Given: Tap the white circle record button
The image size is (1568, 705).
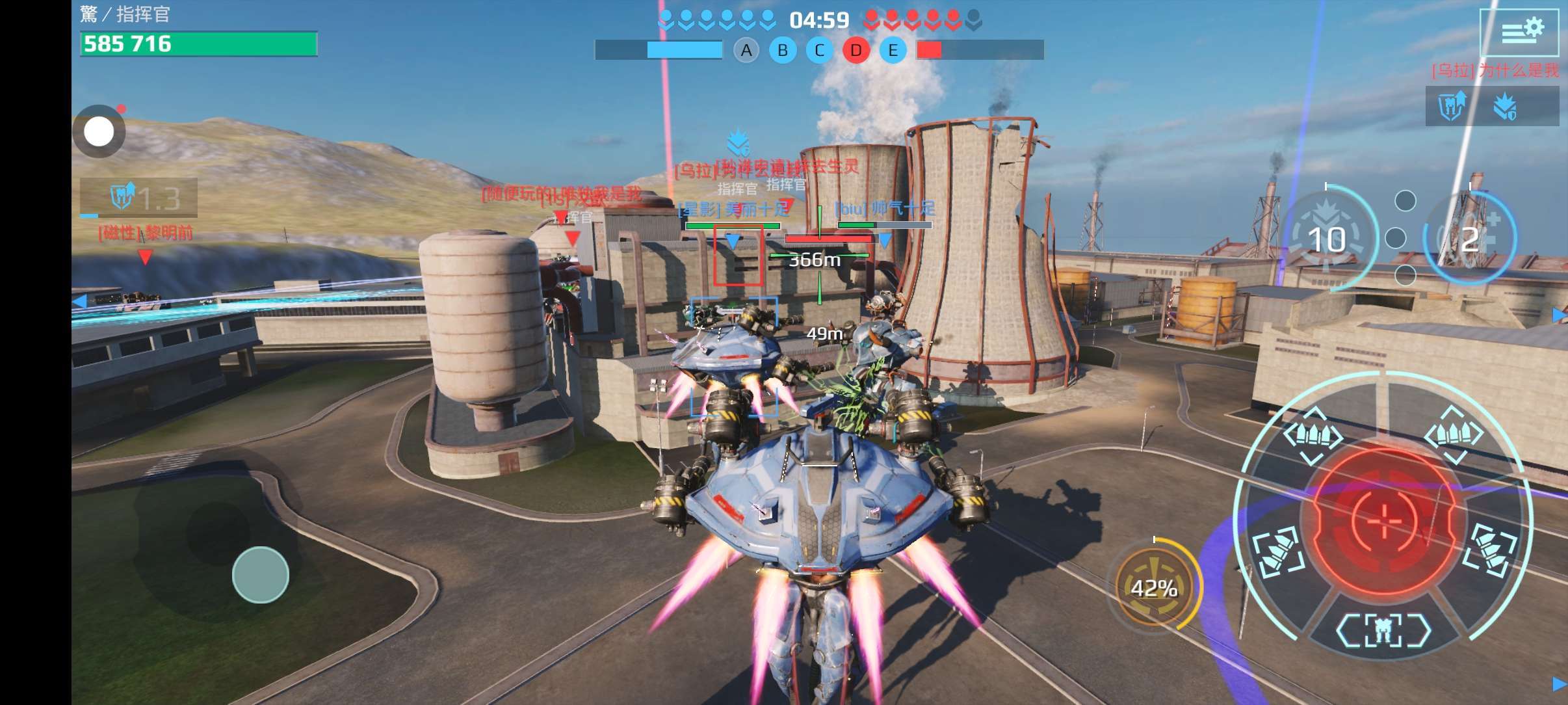Looking at the screenshot, I should tap(99, 132).
